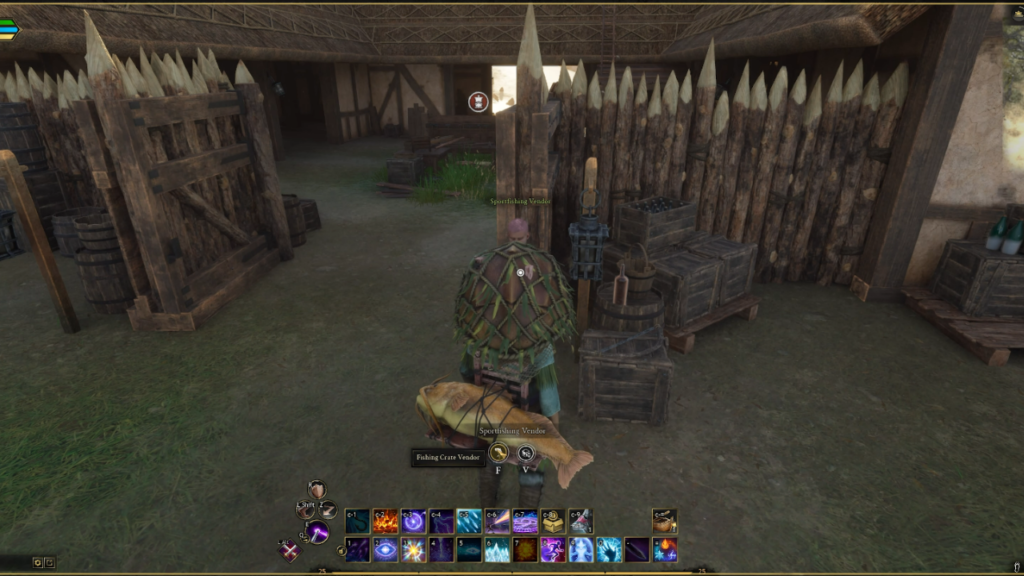The image size is (1024, 576).
Task: Summon the blue spirit figure ability
Action: (x=581, y=549)
